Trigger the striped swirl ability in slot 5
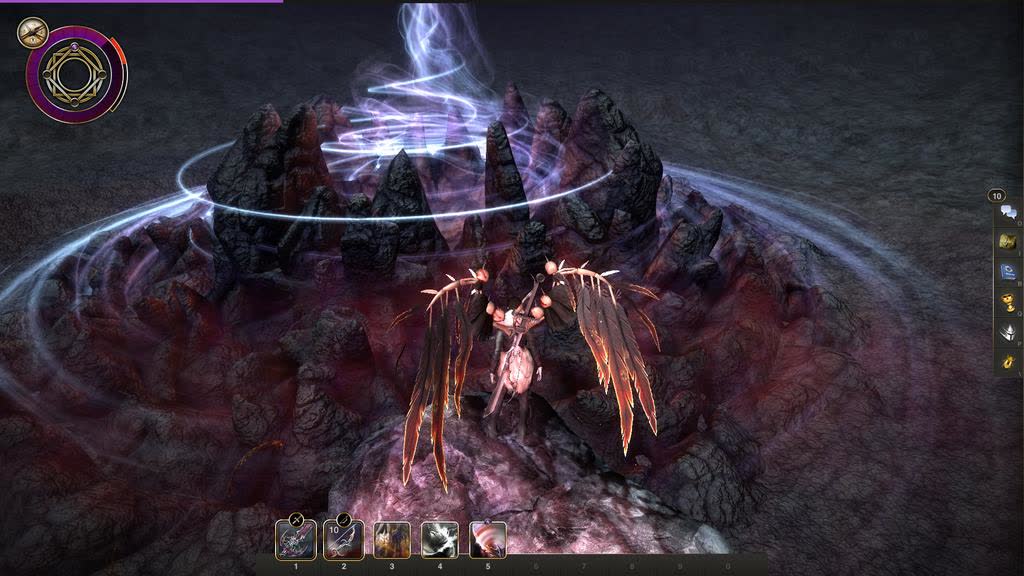The width and height of the screenshot is (1024, 576). (x=488, y=541)
